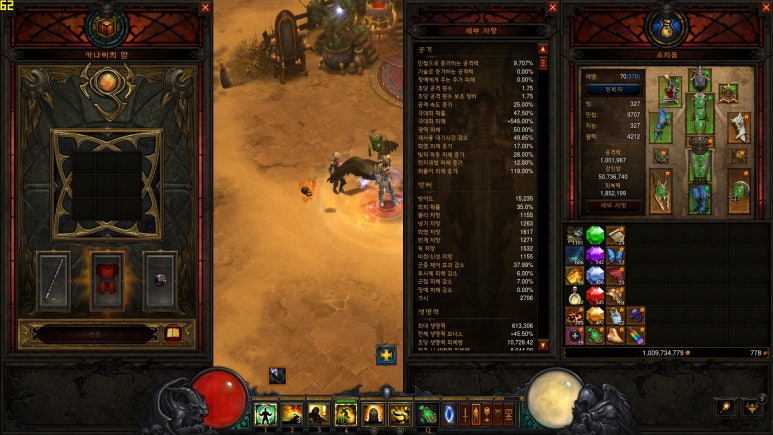
Task: Open the cube recipe book
Action: 172,333
